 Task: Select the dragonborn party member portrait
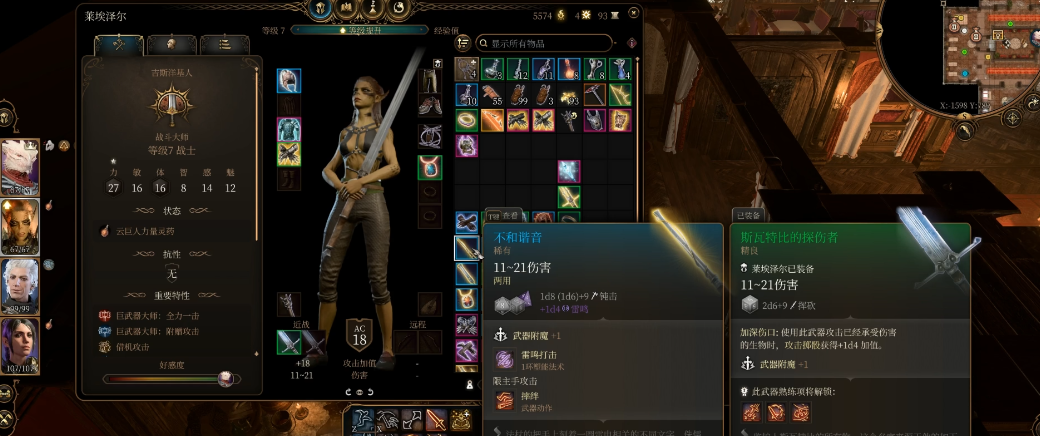[x=21, y=166]
